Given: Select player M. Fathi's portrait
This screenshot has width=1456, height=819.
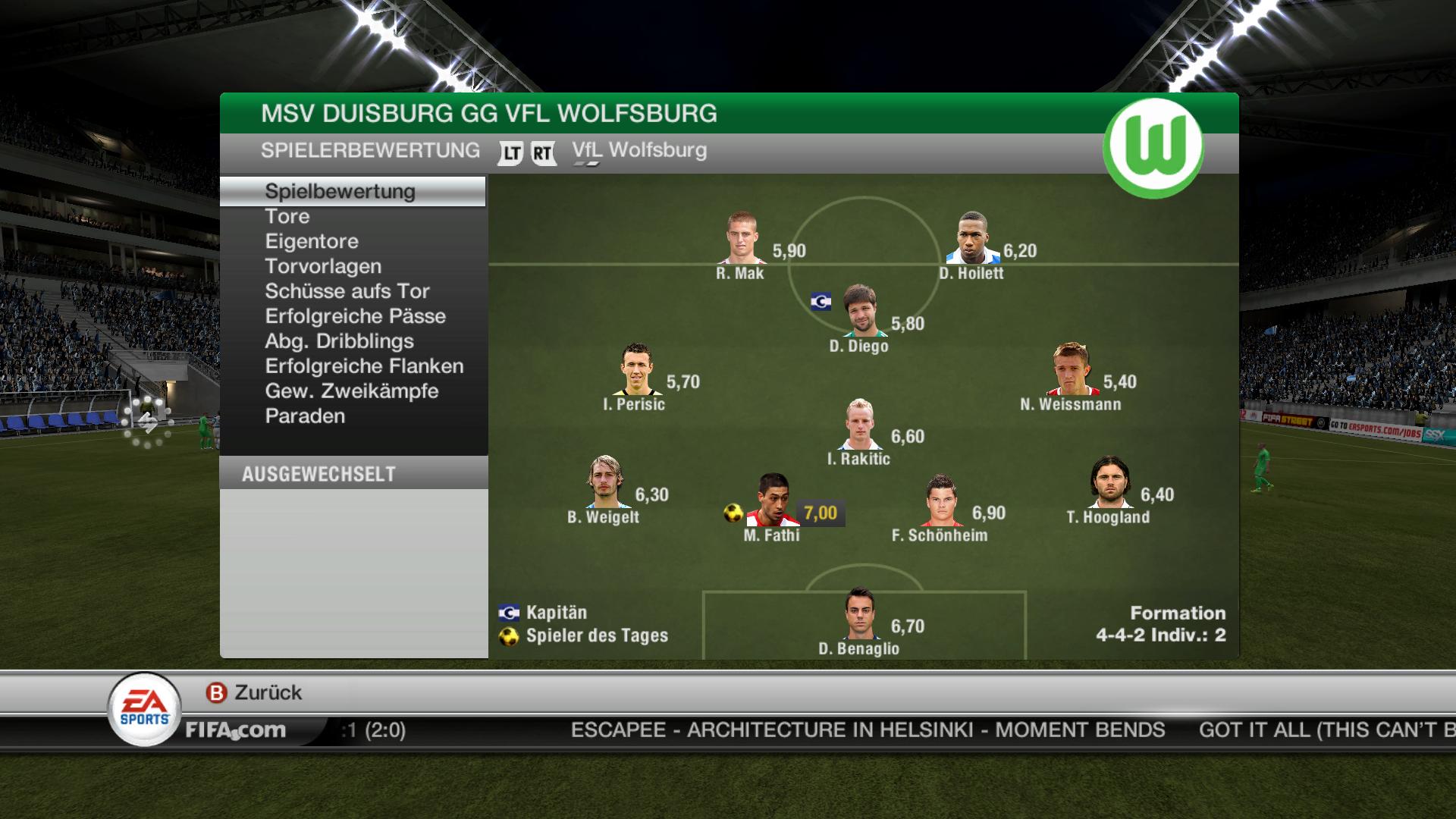Looking at the screenshot, I should (x=773, y=500).
